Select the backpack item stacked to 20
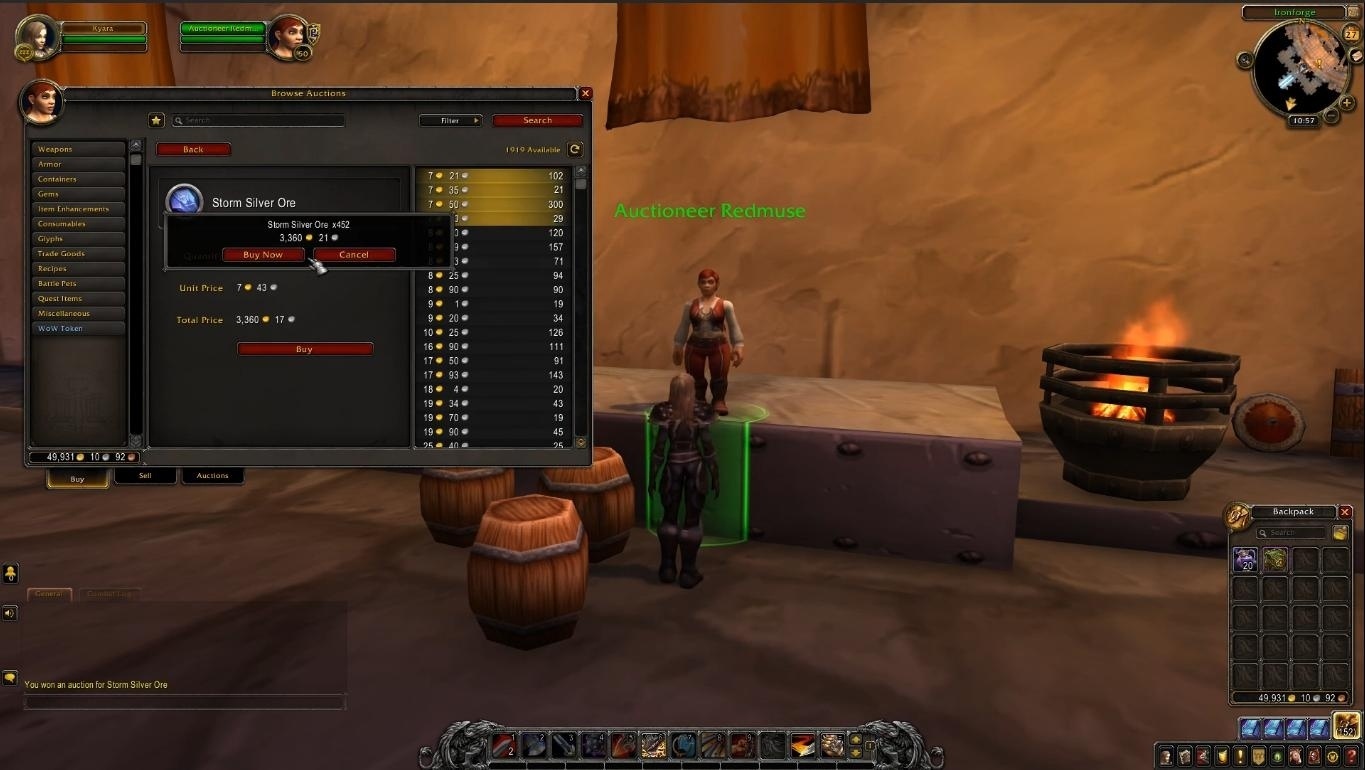The image size is (1365, 770). [1245, 560]
